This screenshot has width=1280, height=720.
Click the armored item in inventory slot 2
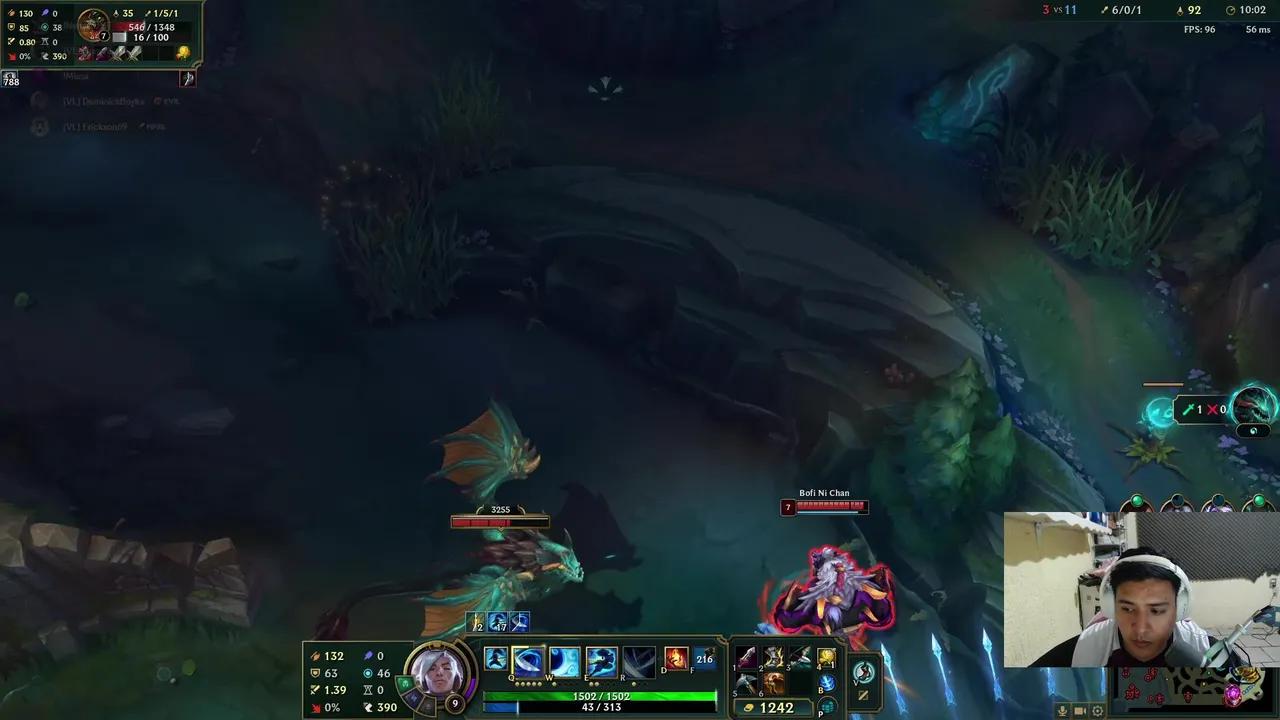773,657
